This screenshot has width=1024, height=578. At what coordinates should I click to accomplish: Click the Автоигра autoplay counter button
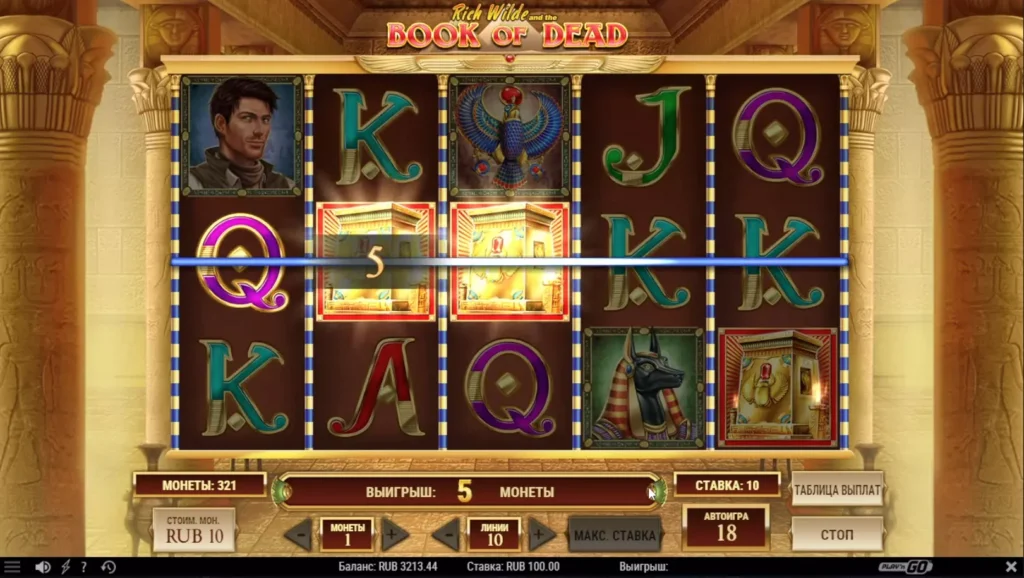(x=725, y=527)
